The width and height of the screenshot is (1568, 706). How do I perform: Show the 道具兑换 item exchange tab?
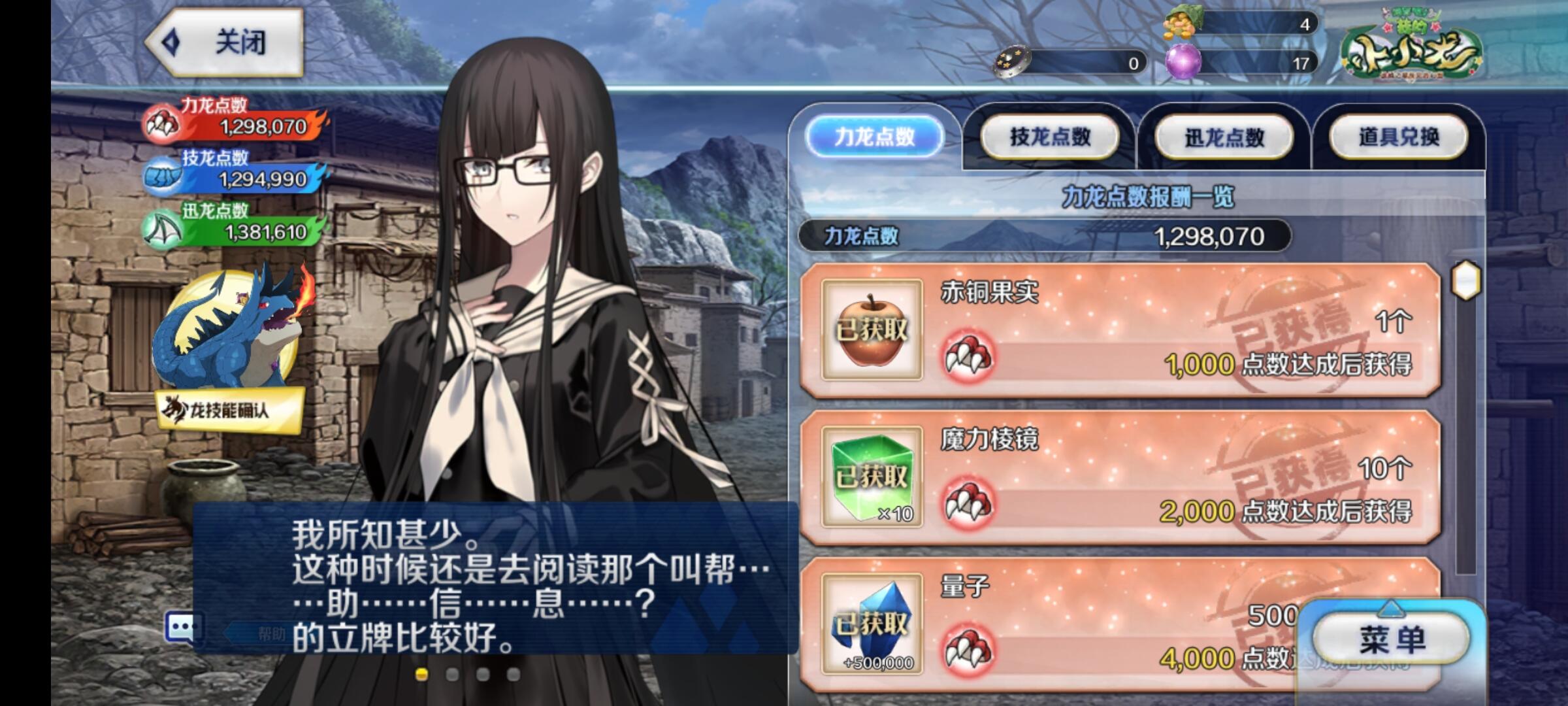(1399, 137)
